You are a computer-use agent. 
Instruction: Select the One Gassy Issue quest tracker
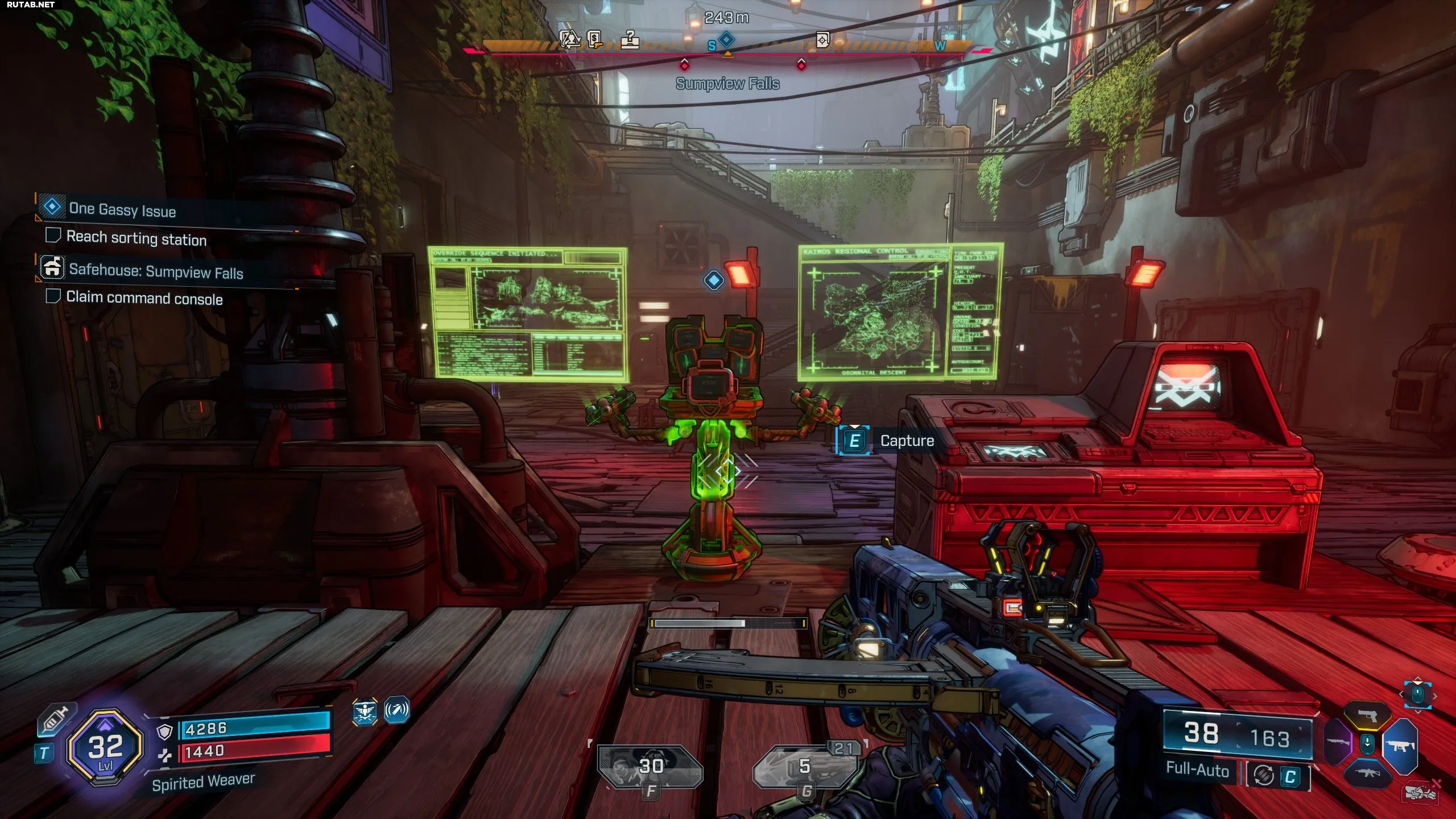click(122, 209)
